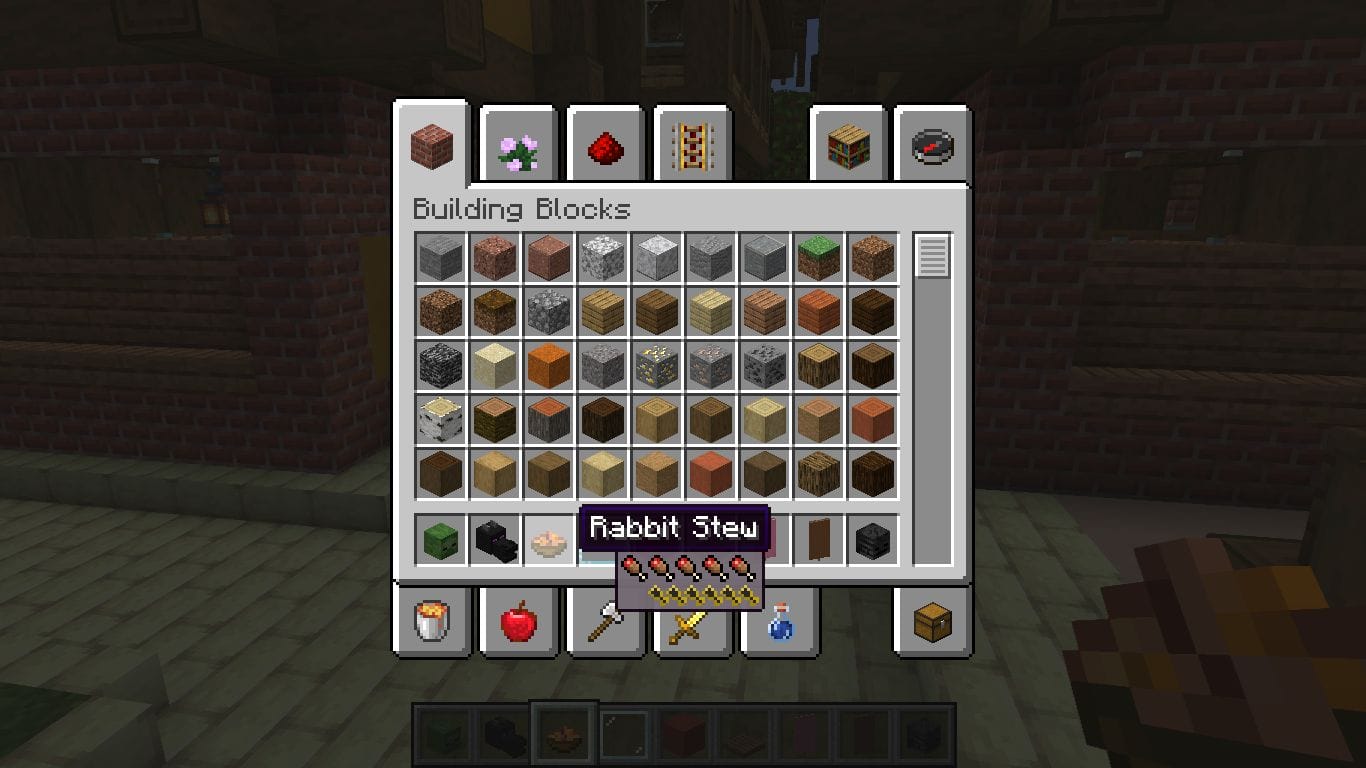Open the survival inventory chest tab
This screenshot has width=1366, height=768.
click(x=930, y=622)
